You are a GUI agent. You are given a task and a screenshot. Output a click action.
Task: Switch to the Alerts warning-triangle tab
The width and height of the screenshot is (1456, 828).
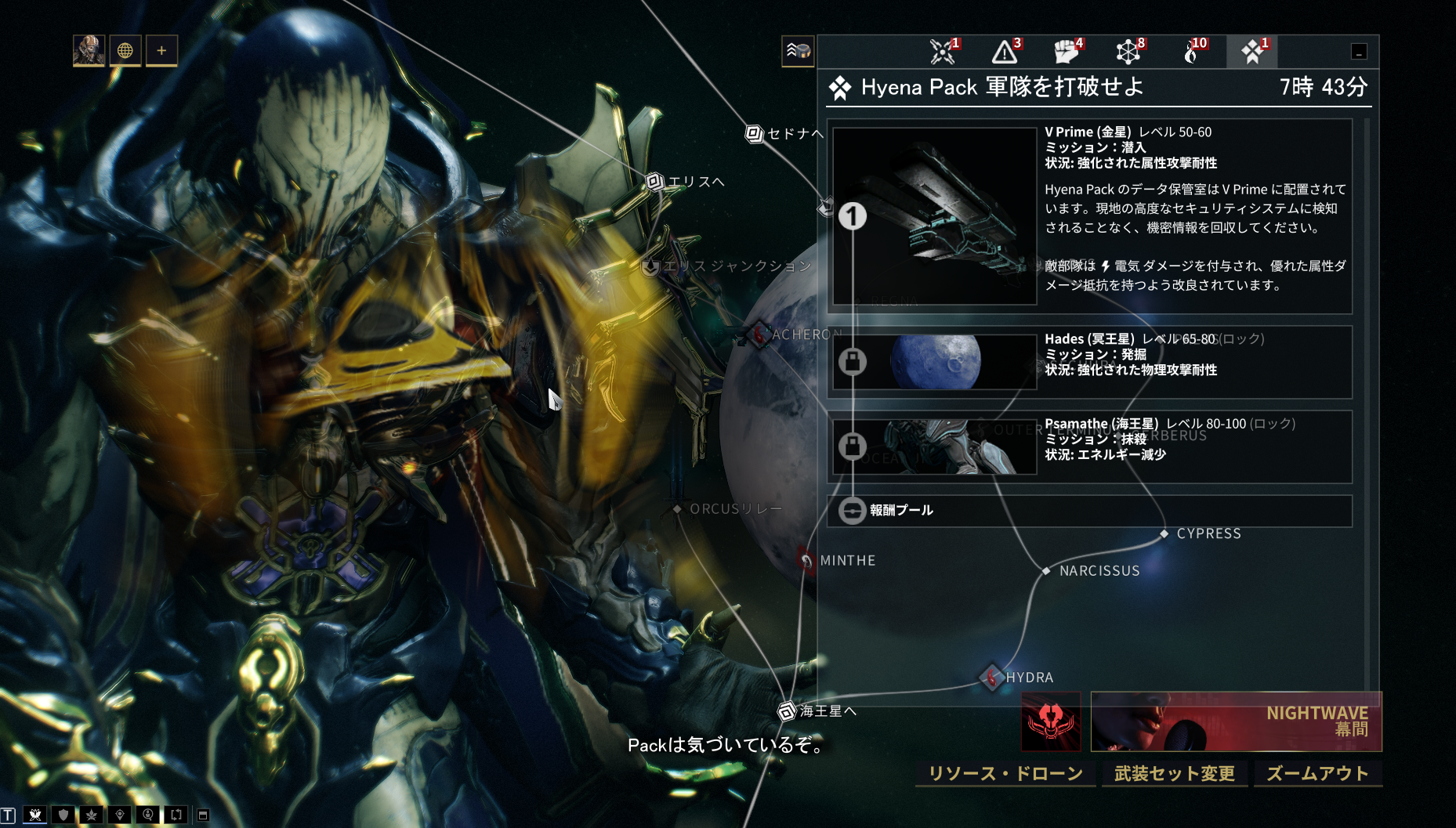pos(1005,52)
